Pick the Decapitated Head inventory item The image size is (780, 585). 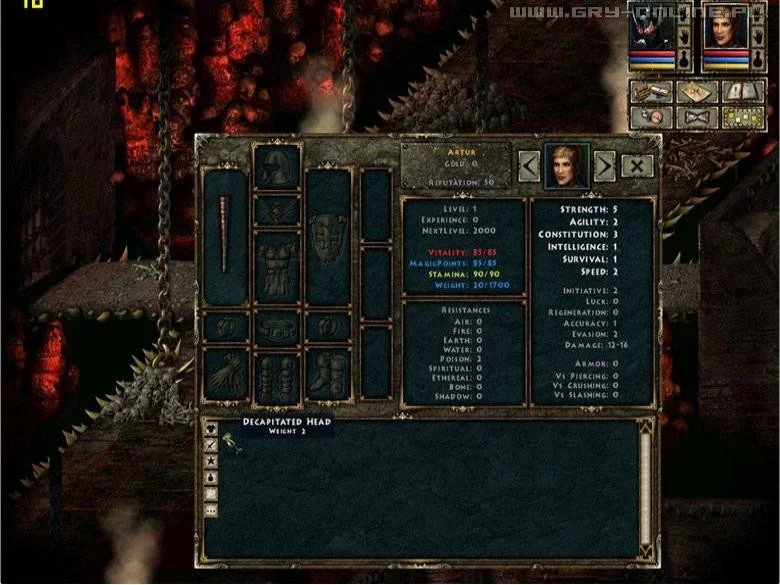click(x=236, y=446)
